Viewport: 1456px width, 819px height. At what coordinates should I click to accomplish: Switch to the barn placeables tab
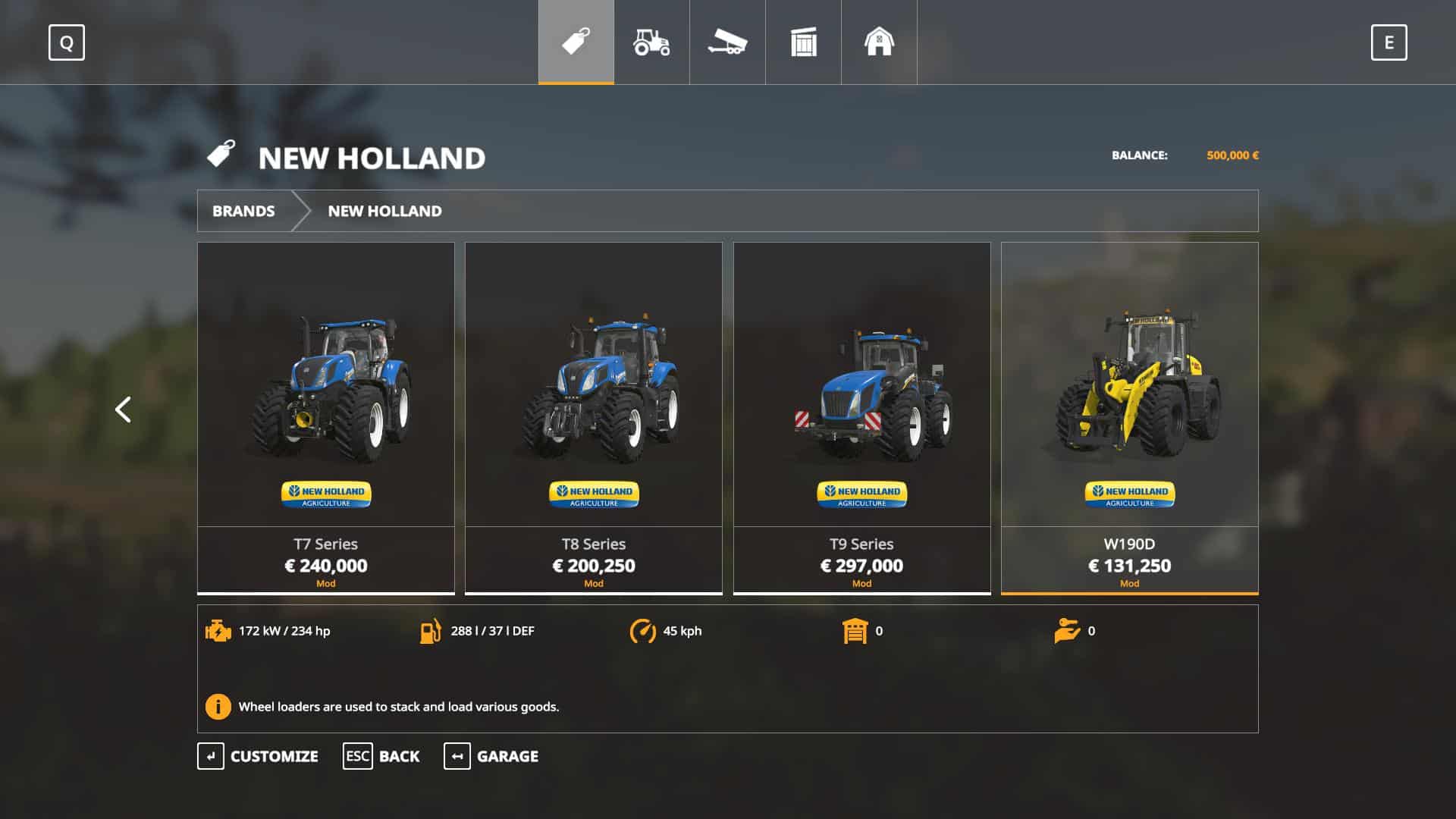[x=879, y=42]
